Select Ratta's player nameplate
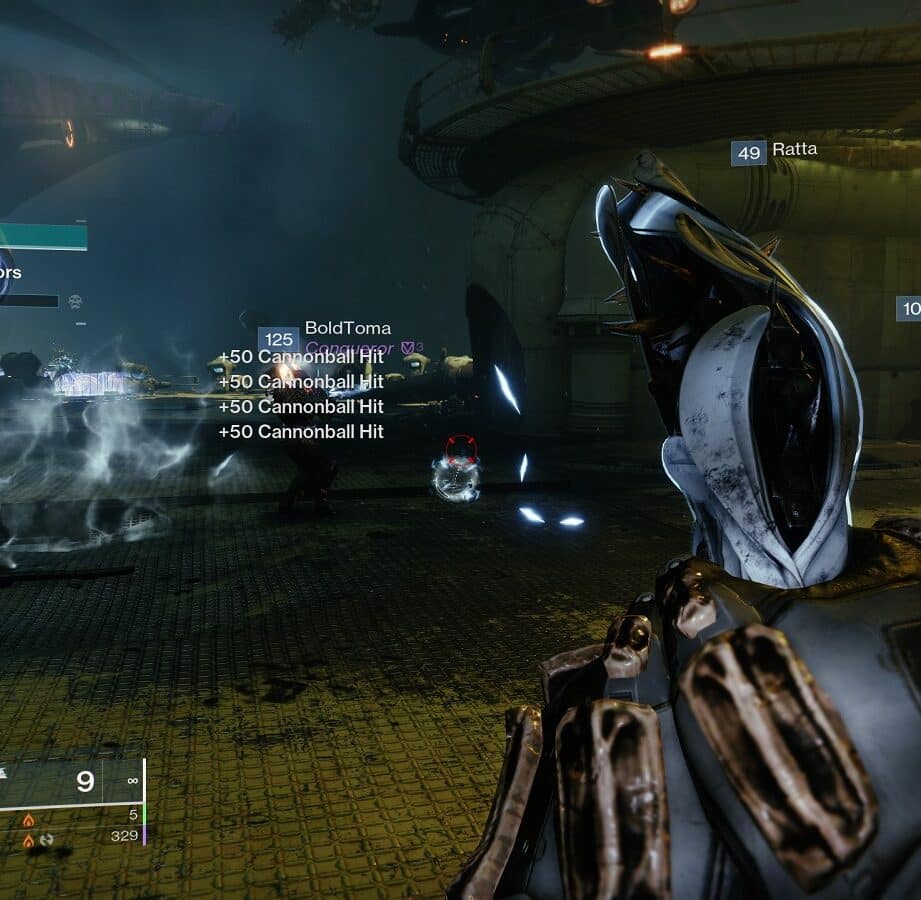The image size is (921, 900). (x=794, y=150)
